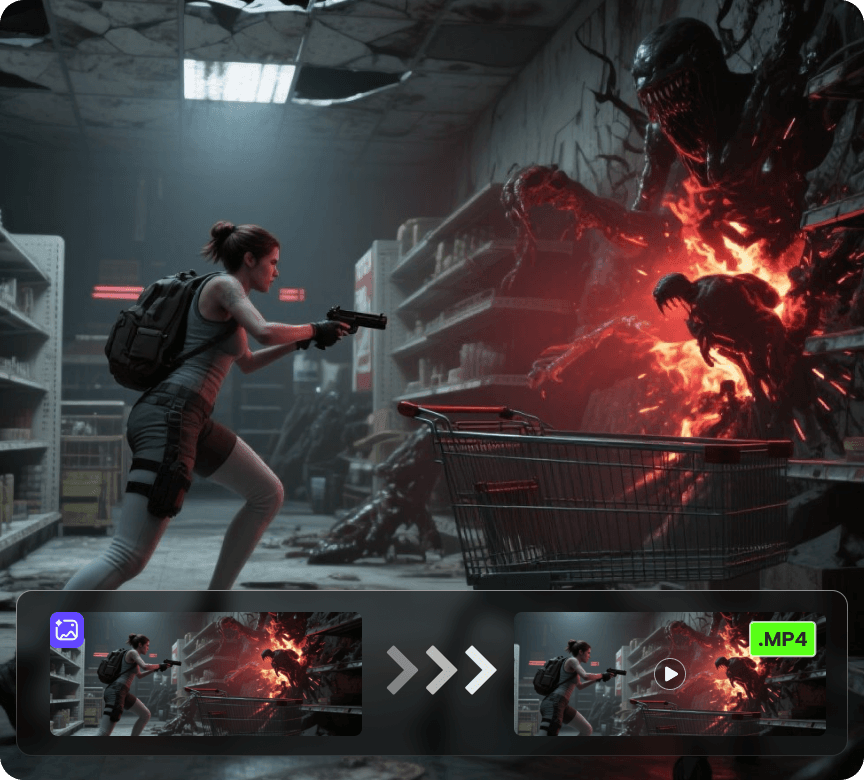The image size is (864, 780).
Task: Play the MP4 video preview
Action: (669, 675)
